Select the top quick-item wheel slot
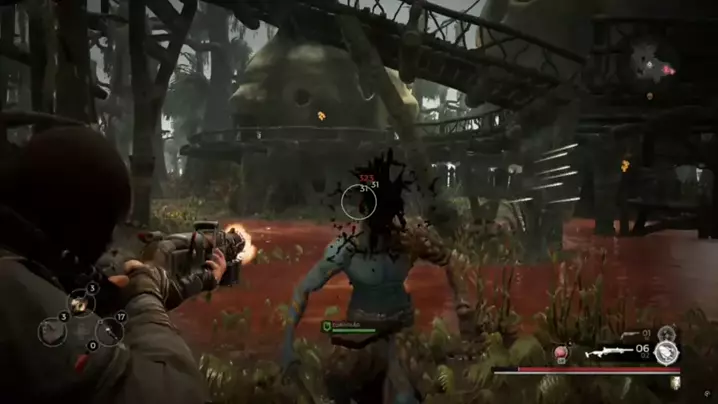 [80, 302]
